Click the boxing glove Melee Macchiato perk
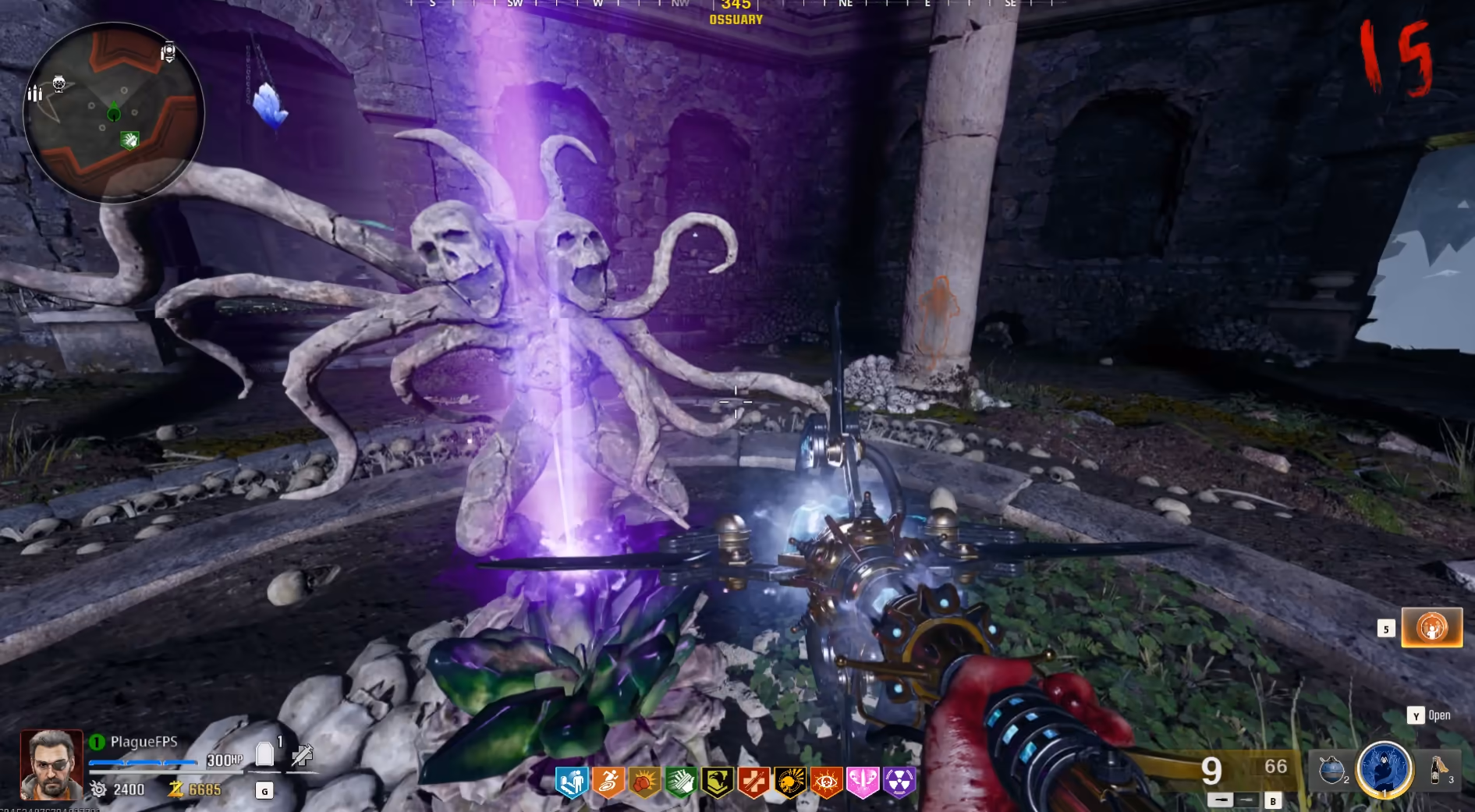Image resolution: width=1475 pixels, height=812 pixels. [x=644, y=782]
